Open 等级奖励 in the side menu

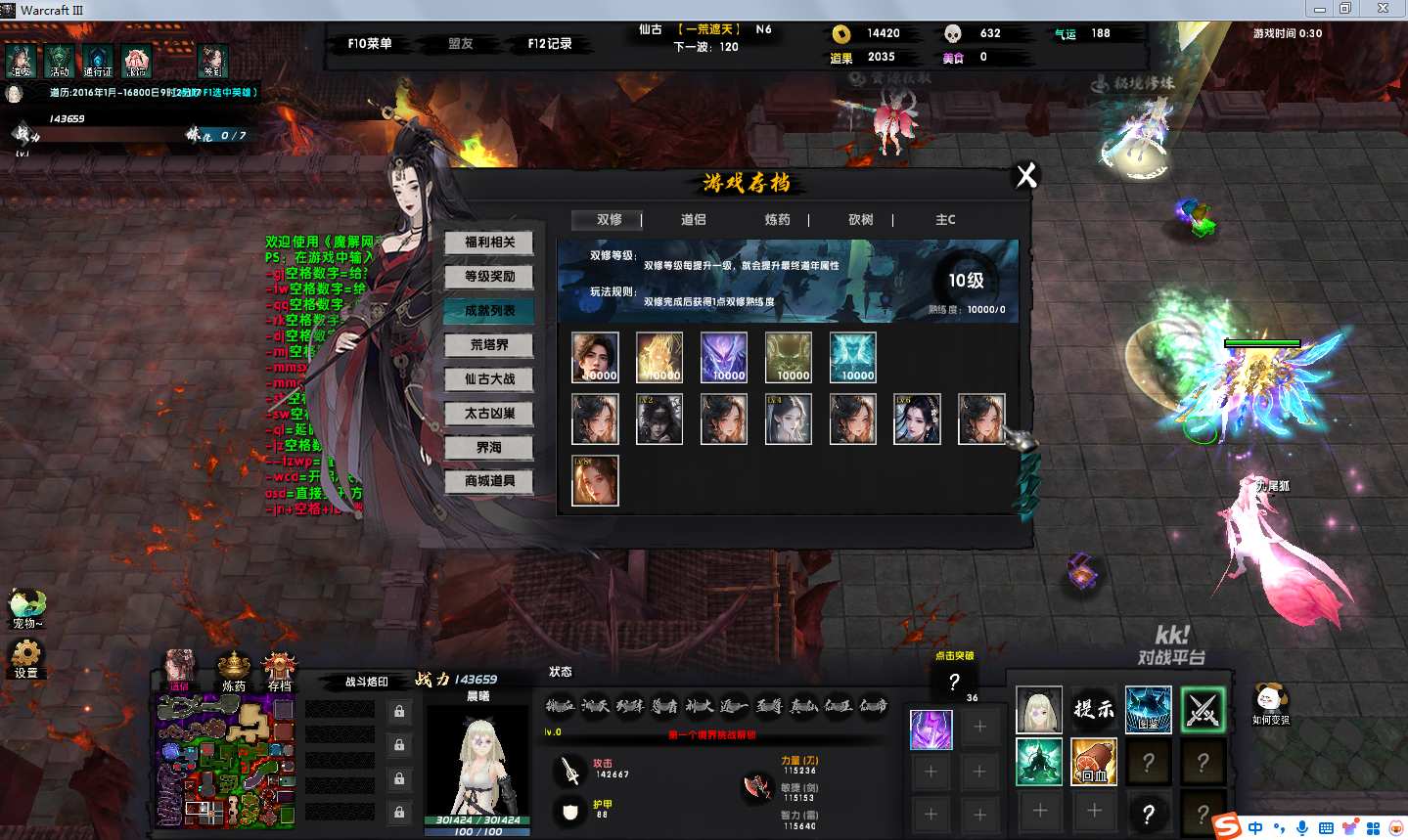(x=489, y=277)
